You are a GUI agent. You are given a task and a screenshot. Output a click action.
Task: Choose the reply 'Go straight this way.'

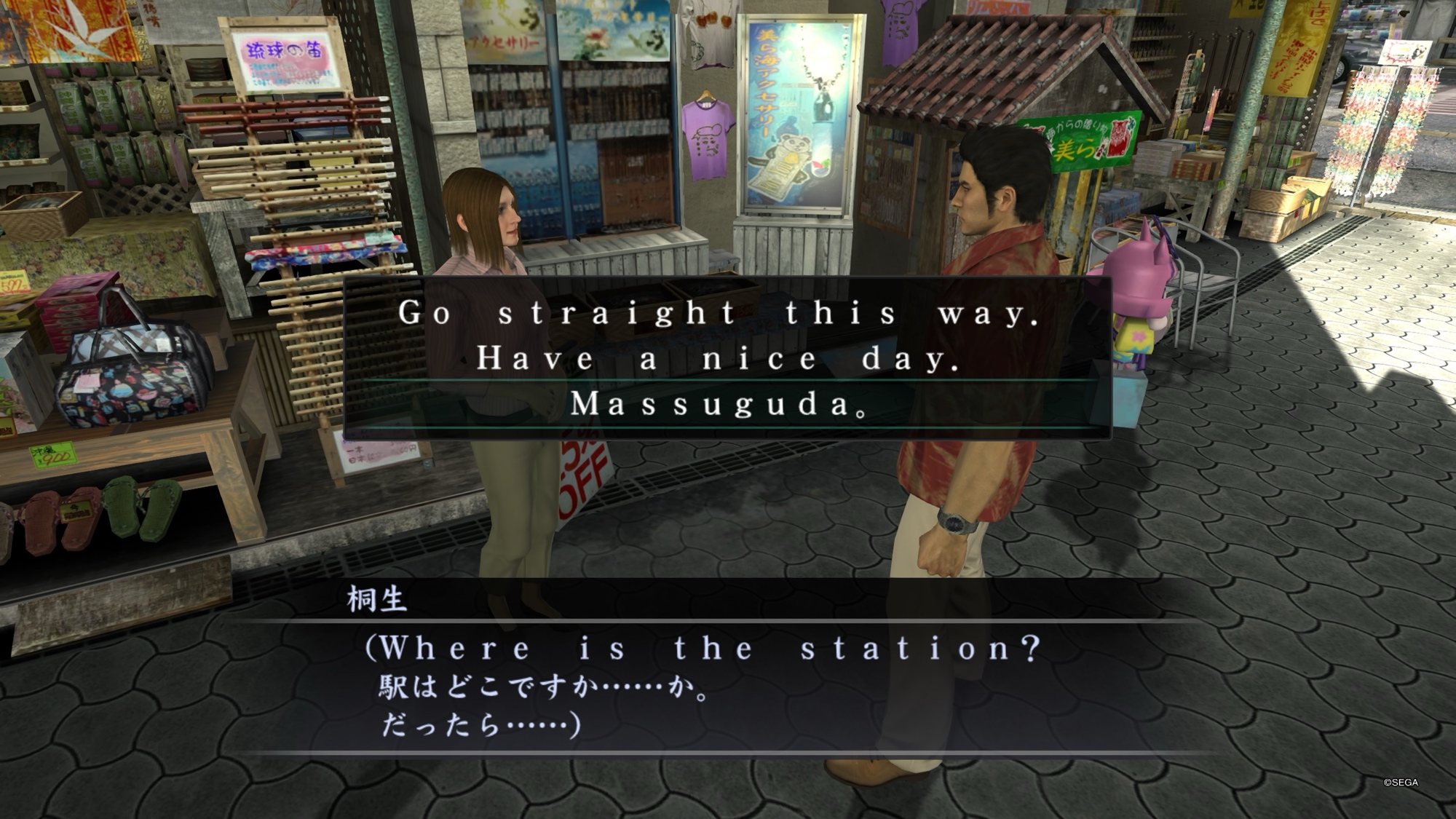719,314
